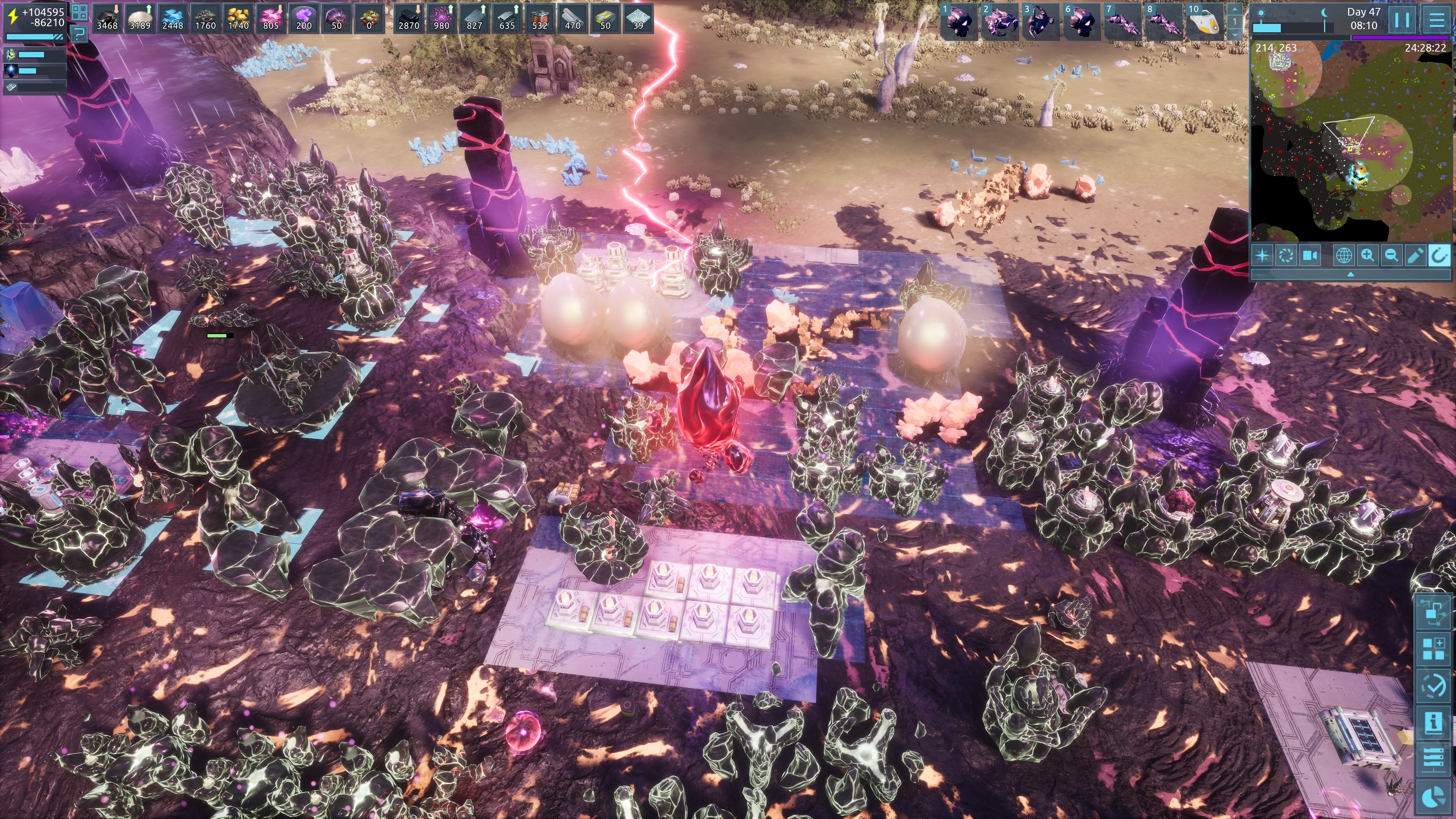This screenshot has height=819, width=1456.
Task: Zoom out the minimap with magnifier minus
Action: [x=1392, y=256]
